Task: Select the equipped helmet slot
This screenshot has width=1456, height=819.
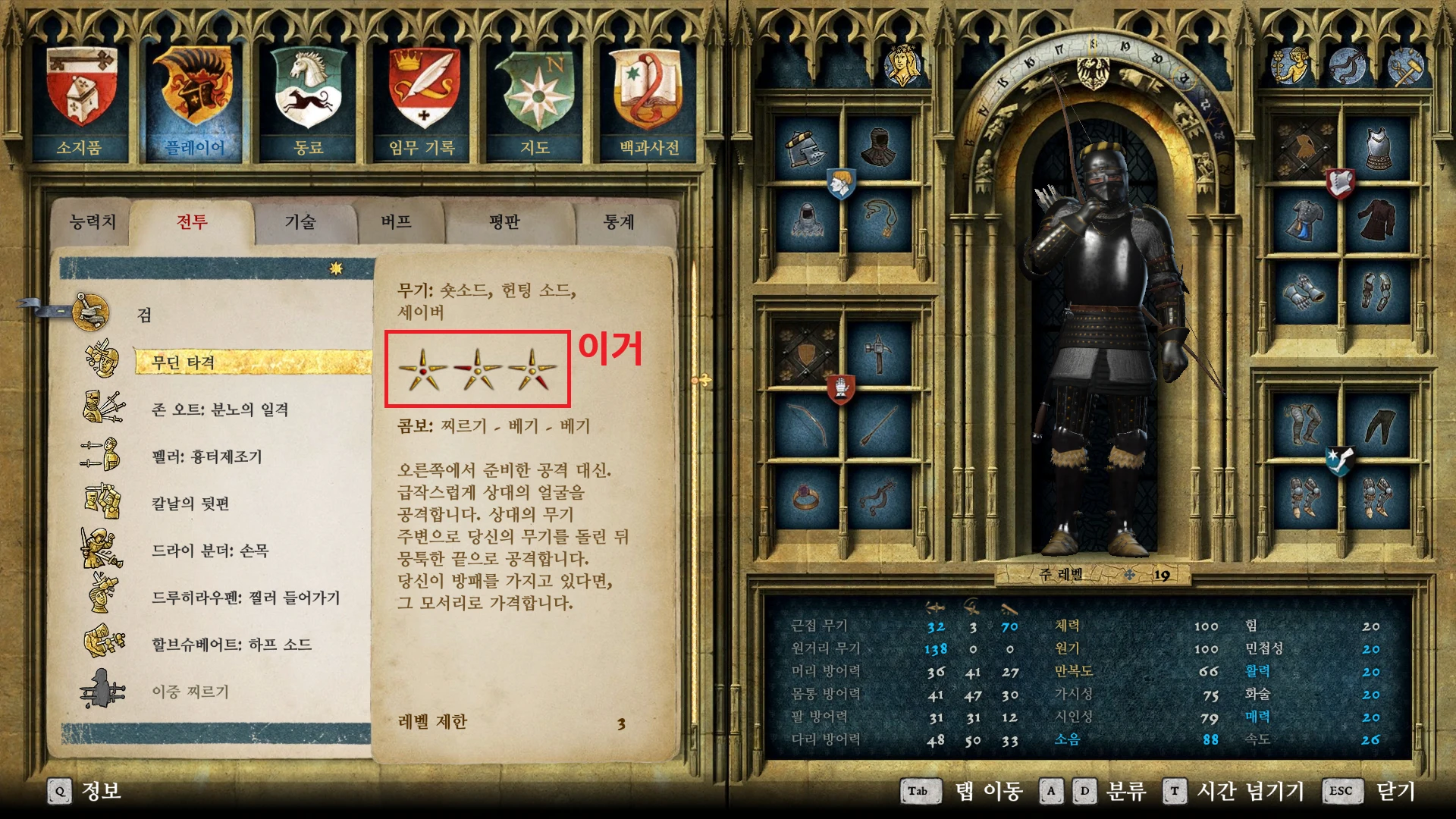Action: [805, 148]
